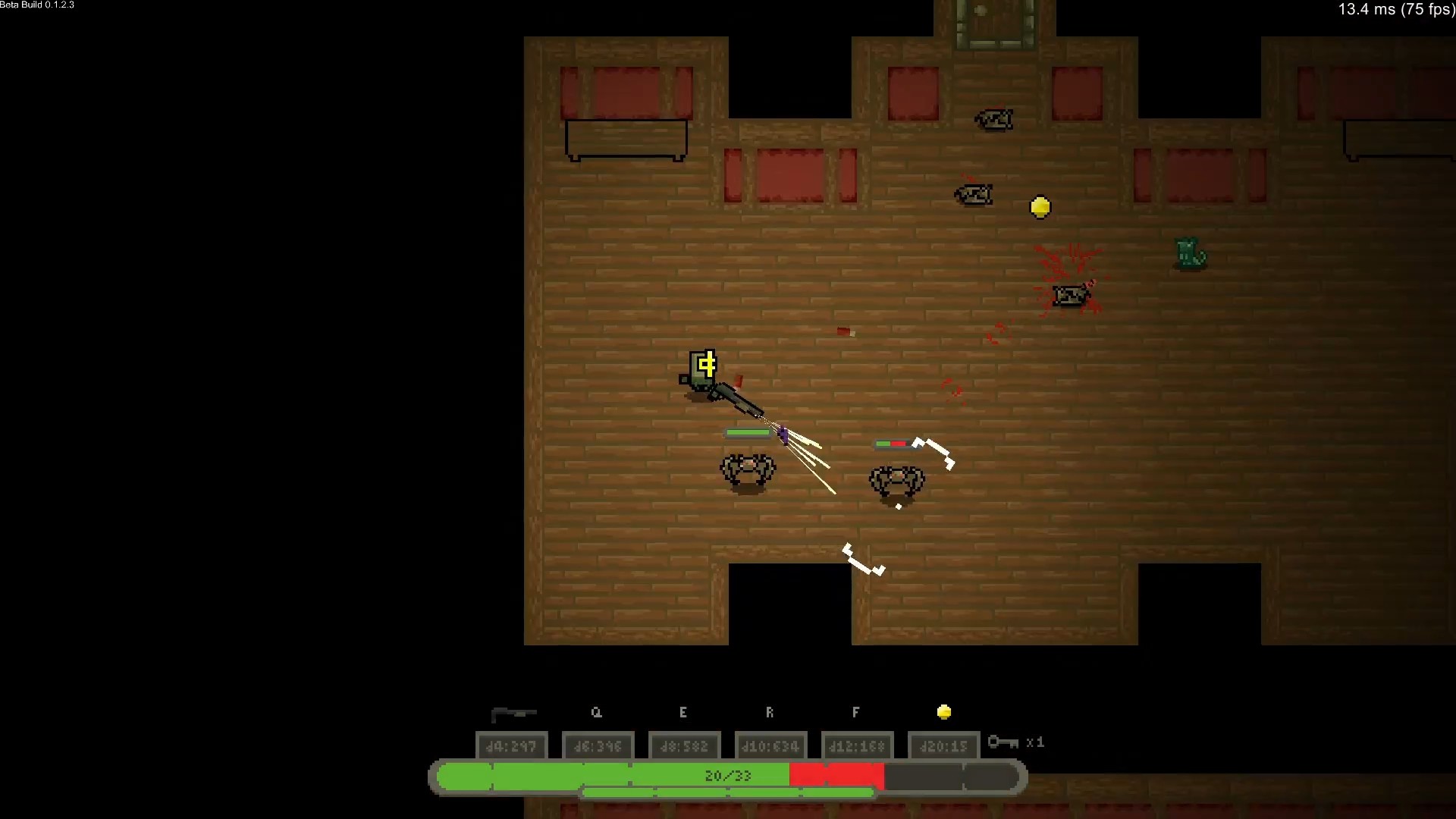This screenshot has height=819, width=1456.
Task: Click the coin icon above the d20 slot
Action: point(944,711)
